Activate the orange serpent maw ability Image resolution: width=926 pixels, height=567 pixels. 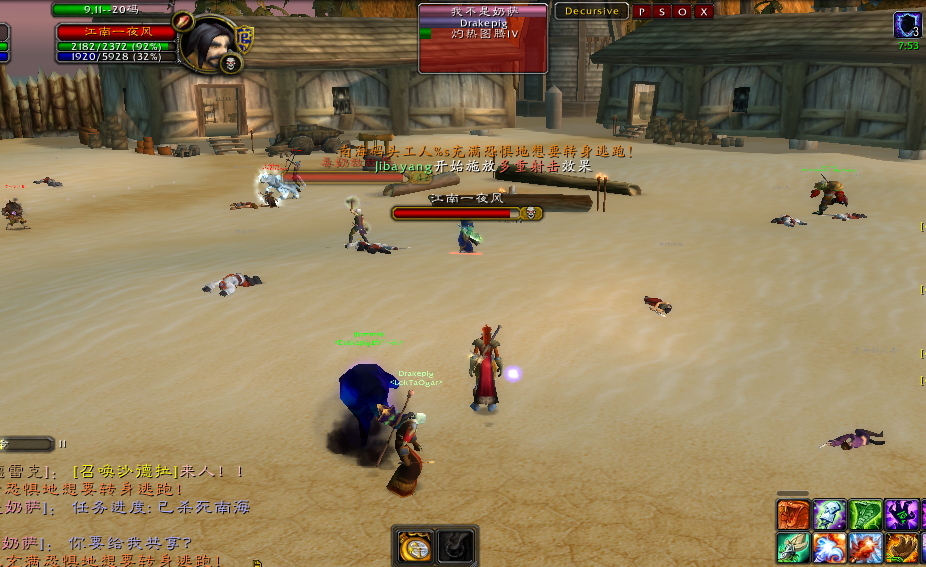[793, 515]
